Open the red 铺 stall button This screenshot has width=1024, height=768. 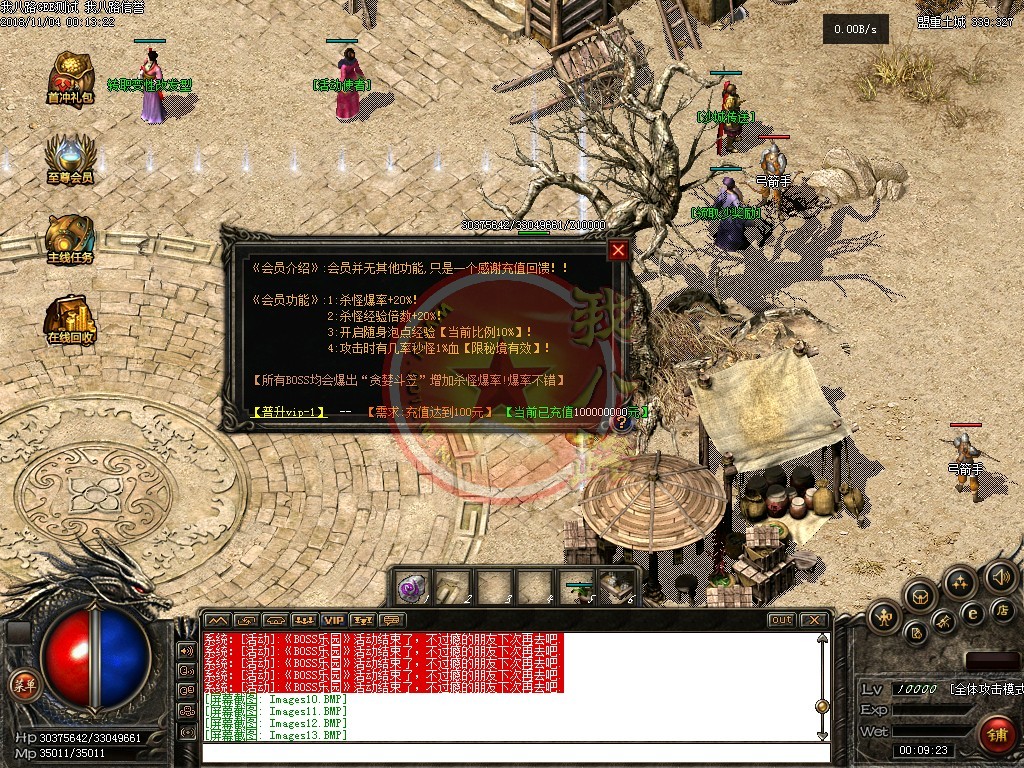pos(995,731)
